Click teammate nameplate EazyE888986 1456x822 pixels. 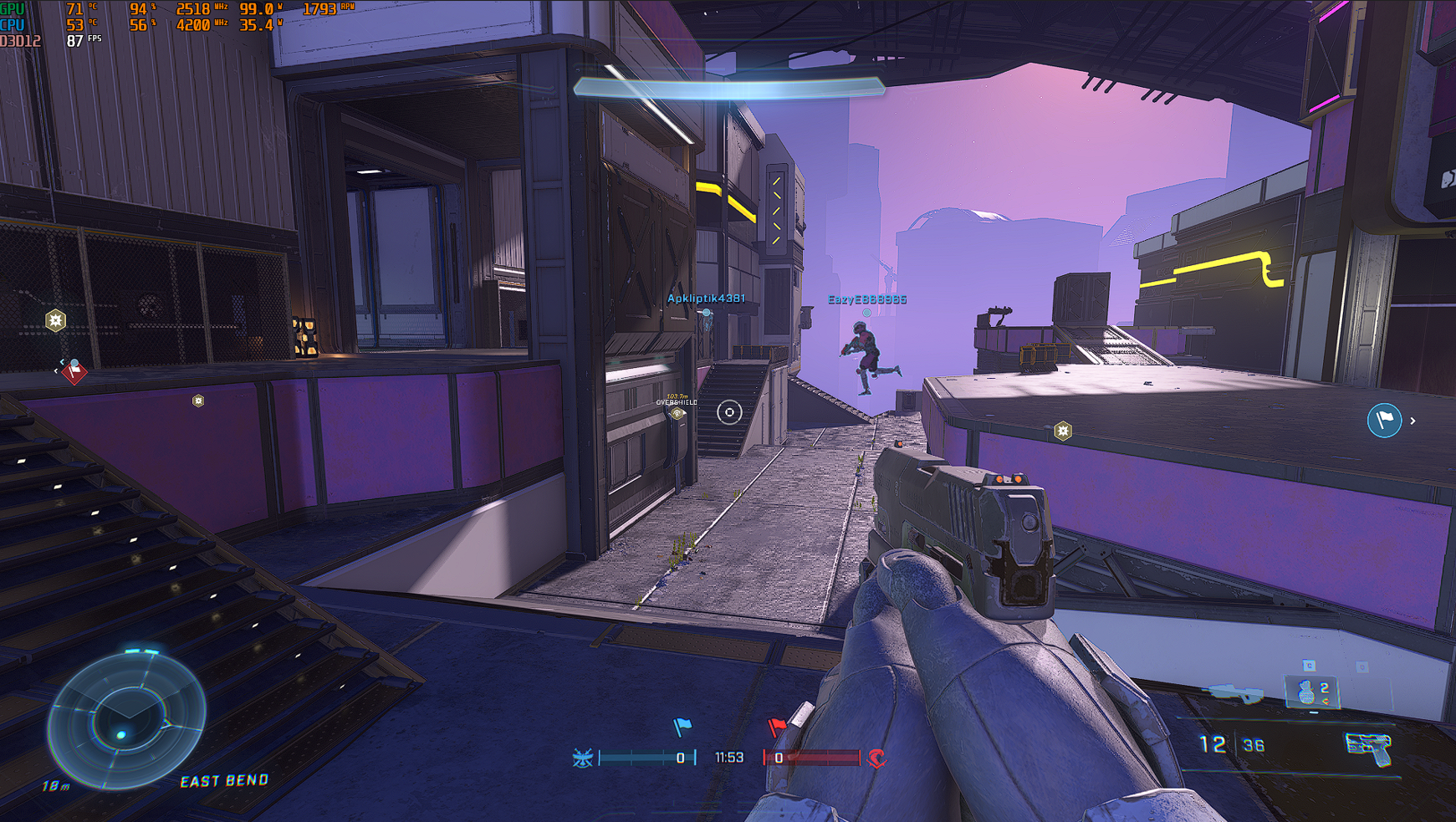[x=867, y=299]
